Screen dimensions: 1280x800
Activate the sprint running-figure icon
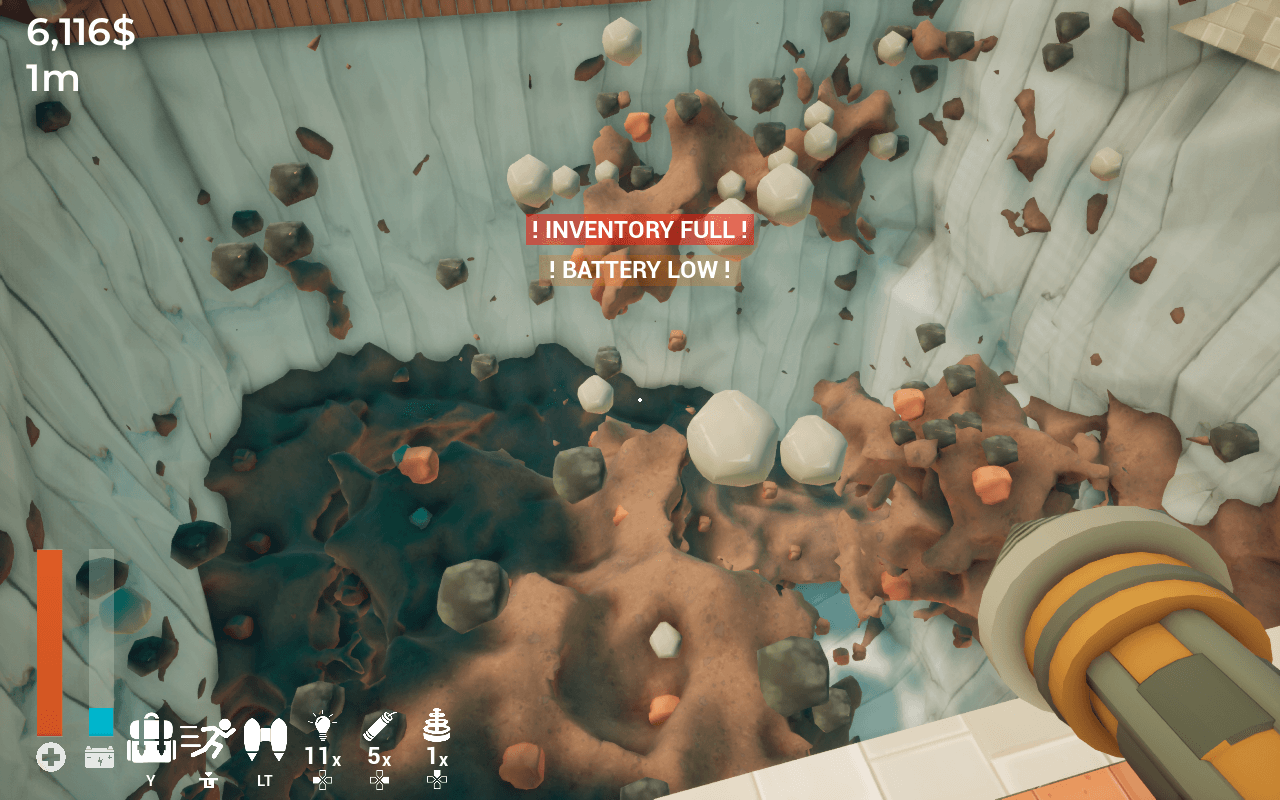[208, 740]
